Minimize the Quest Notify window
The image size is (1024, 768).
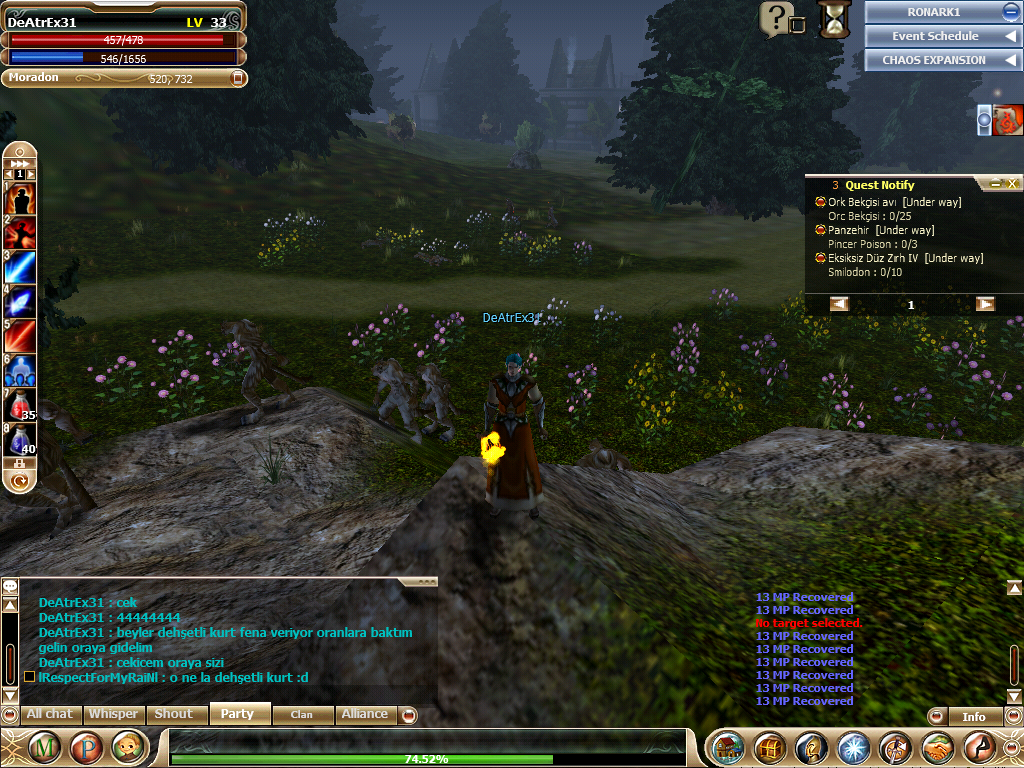995,184
